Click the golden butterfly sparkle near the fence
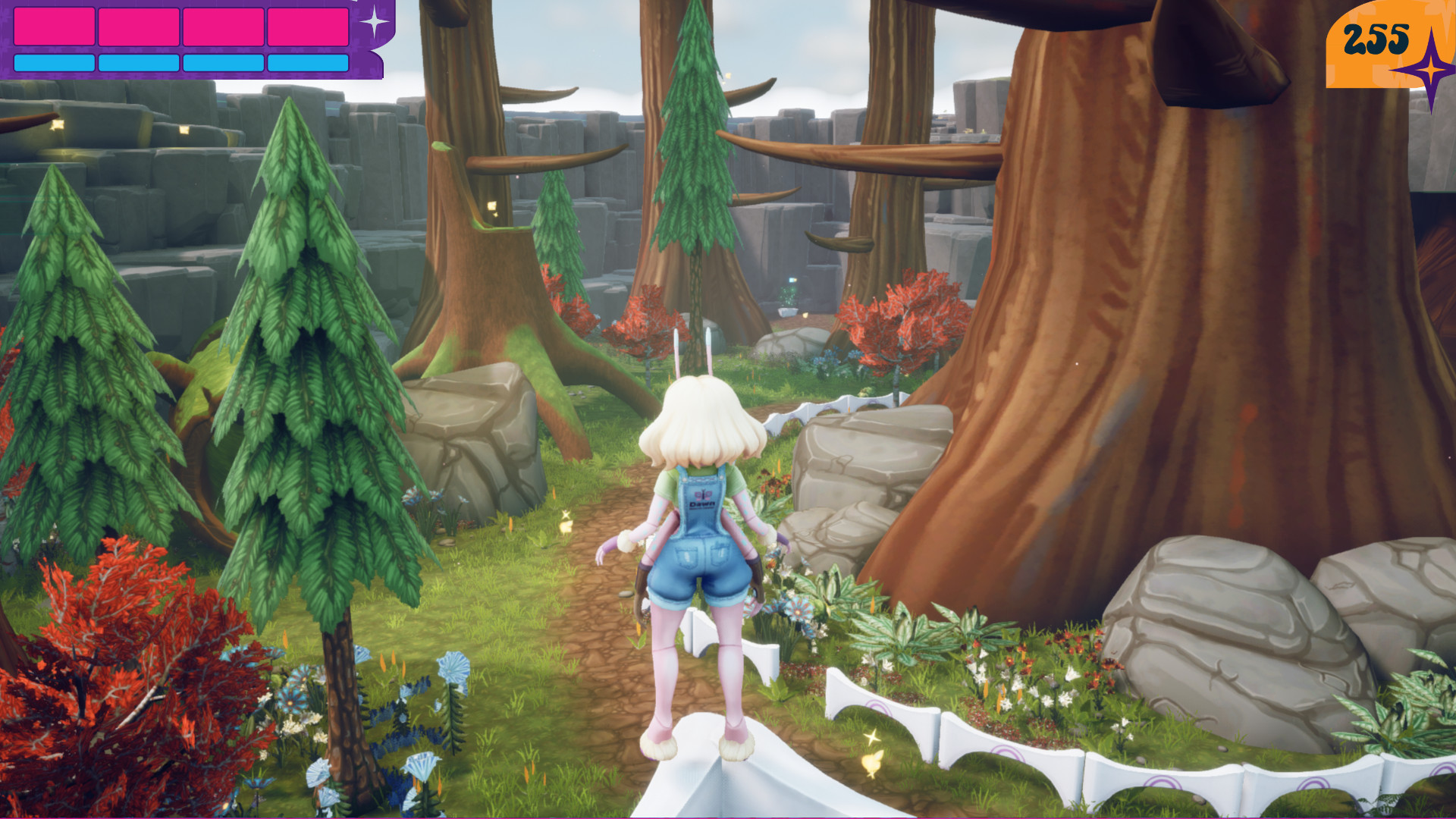1456x819 pixels. (x=873, y=758)
